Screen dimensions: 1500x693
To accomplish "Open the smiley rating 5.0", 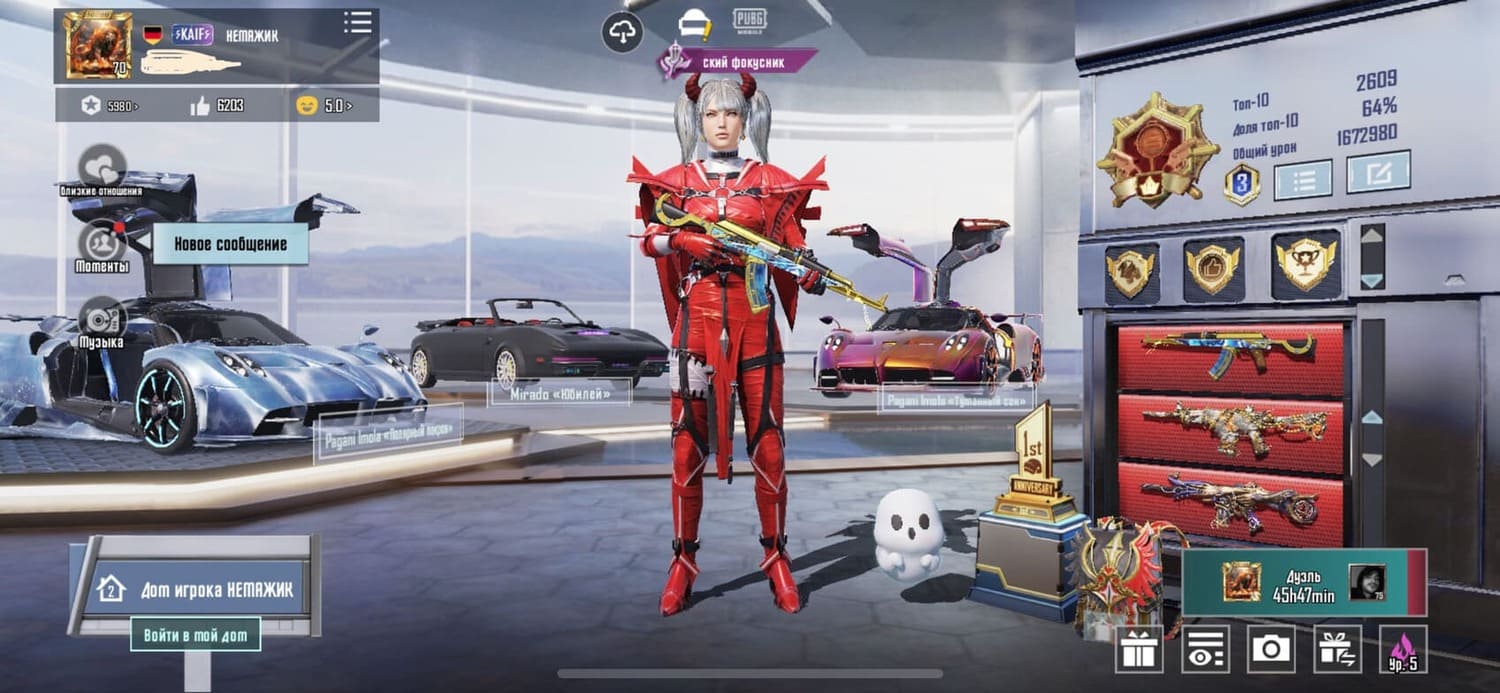I will pos(324,104).
